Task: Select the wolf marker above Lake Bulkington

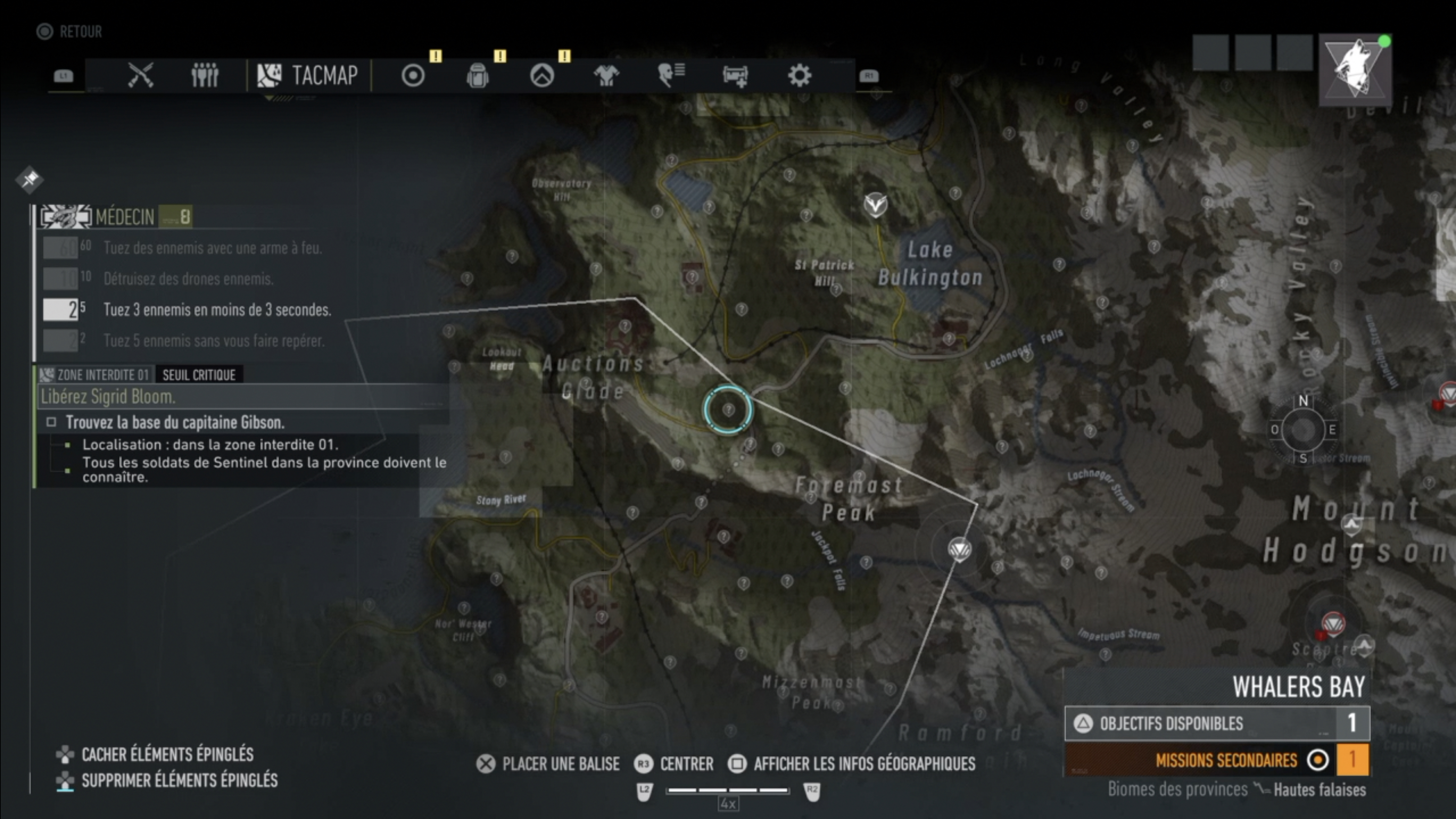Action: (x=876, y=204)
